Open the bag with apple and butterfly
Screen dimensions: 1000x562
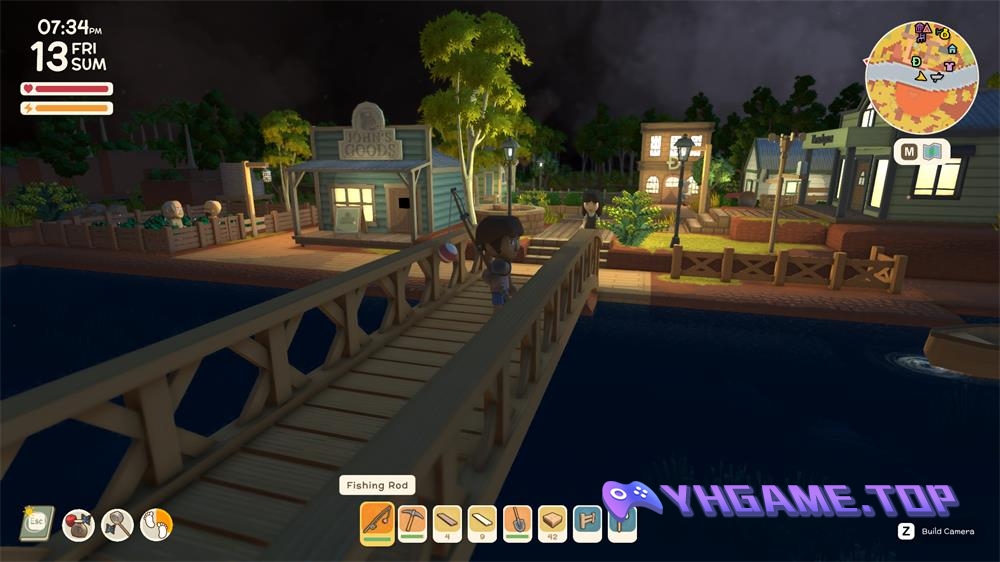tap(78, 524)
